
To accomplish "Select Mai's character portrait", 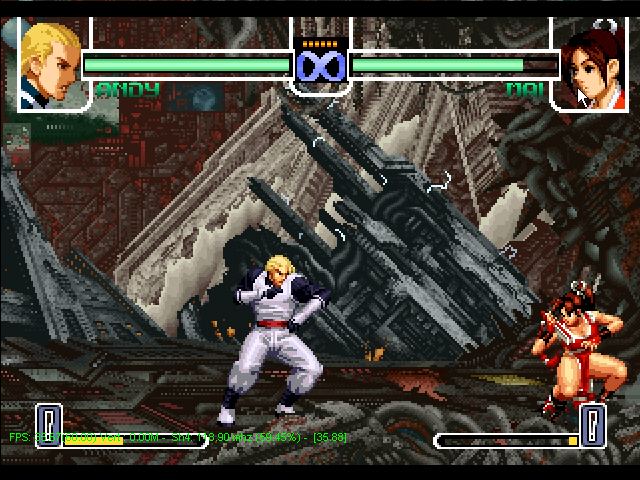I will click(x=589, y=63).
